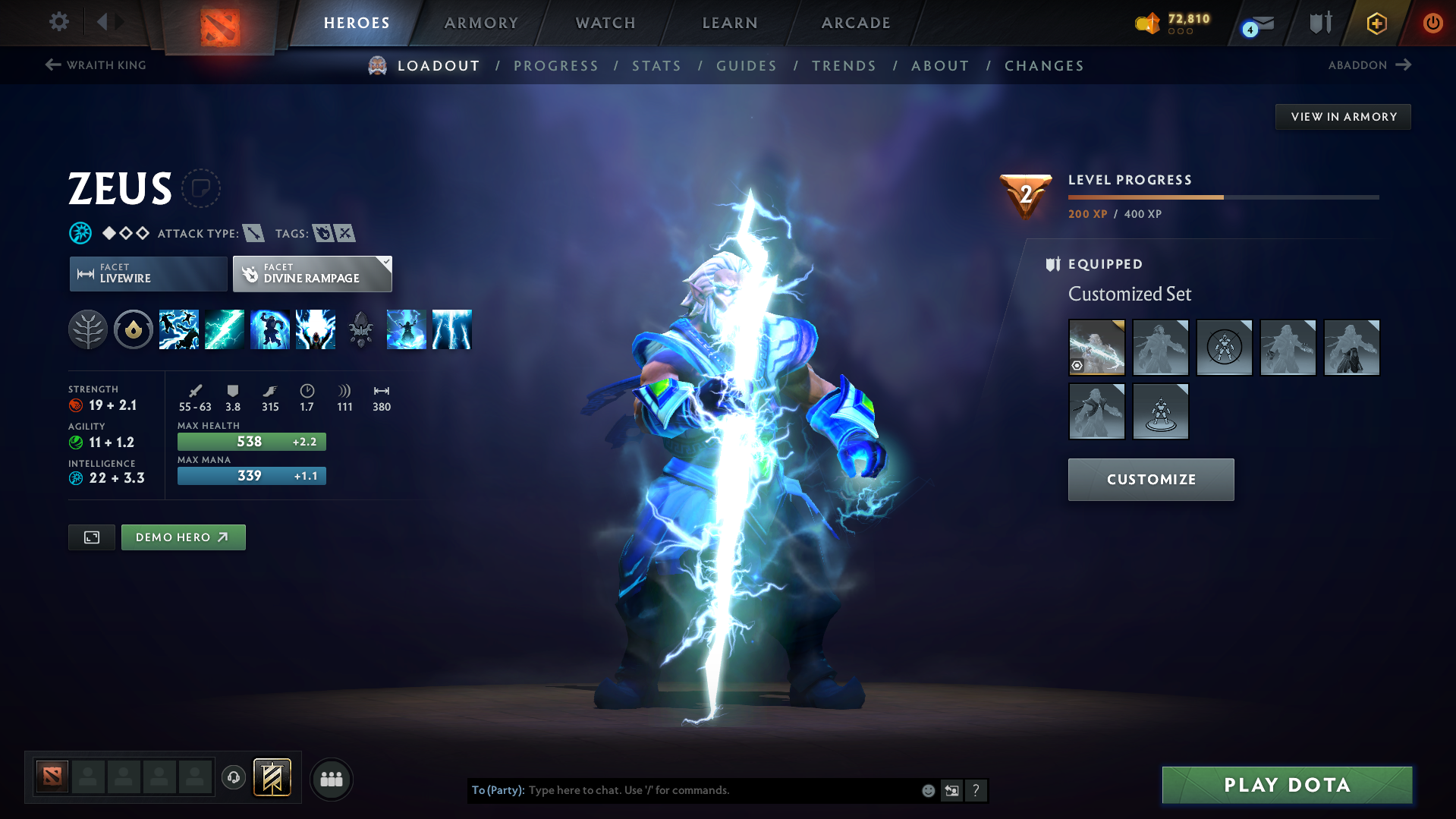Switch to the Stats tab
The height and width of the screenshot is (819, 1456).
click(x=656, y=66)
